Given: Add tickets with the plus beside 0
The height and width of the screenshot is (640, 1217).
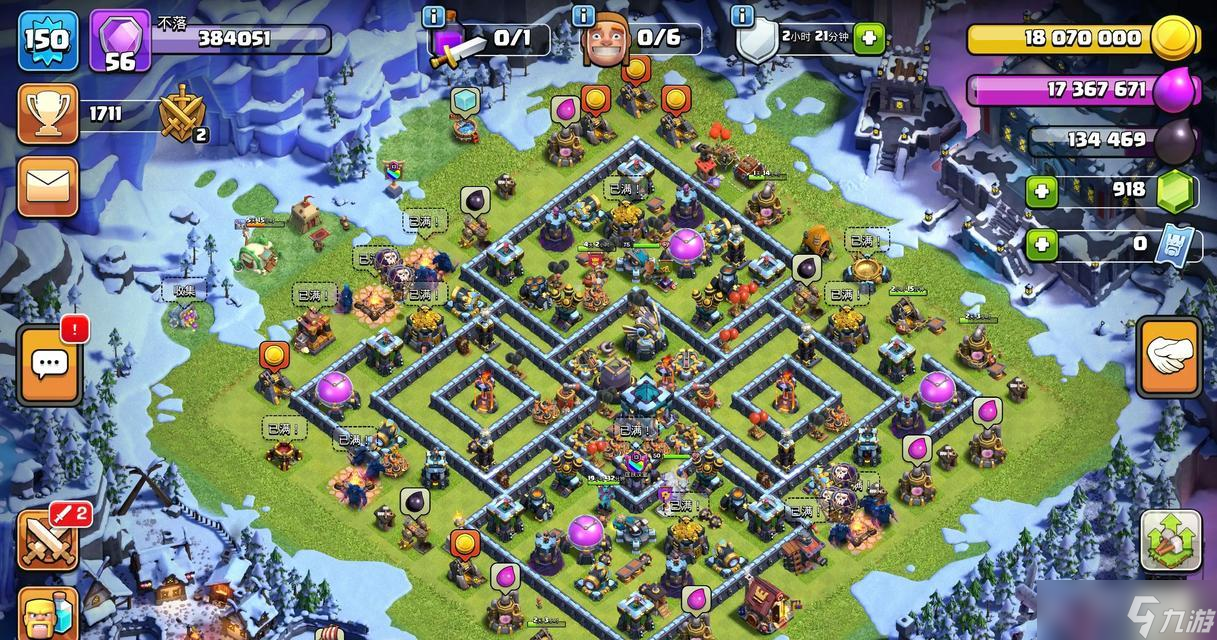Looking at the screenshot, I should 1041,243.
